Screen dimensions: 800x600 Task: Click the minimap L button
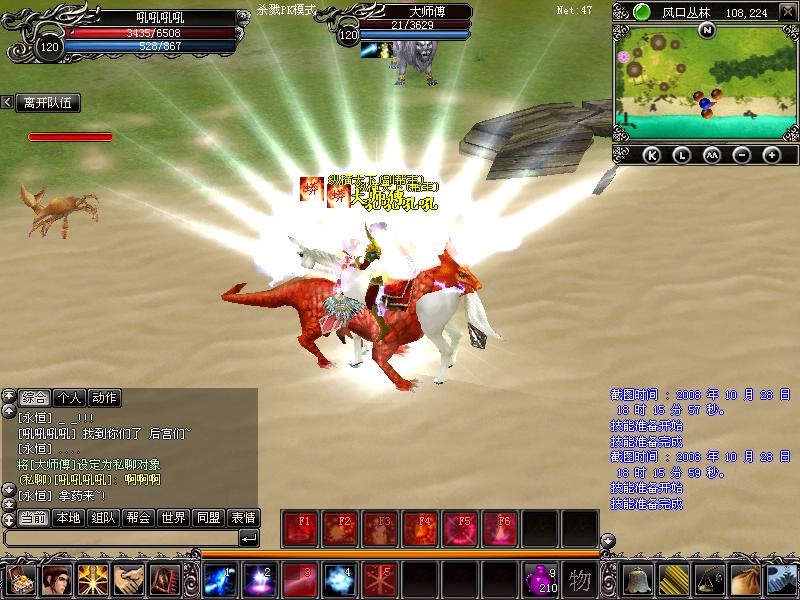pos(681,155)
